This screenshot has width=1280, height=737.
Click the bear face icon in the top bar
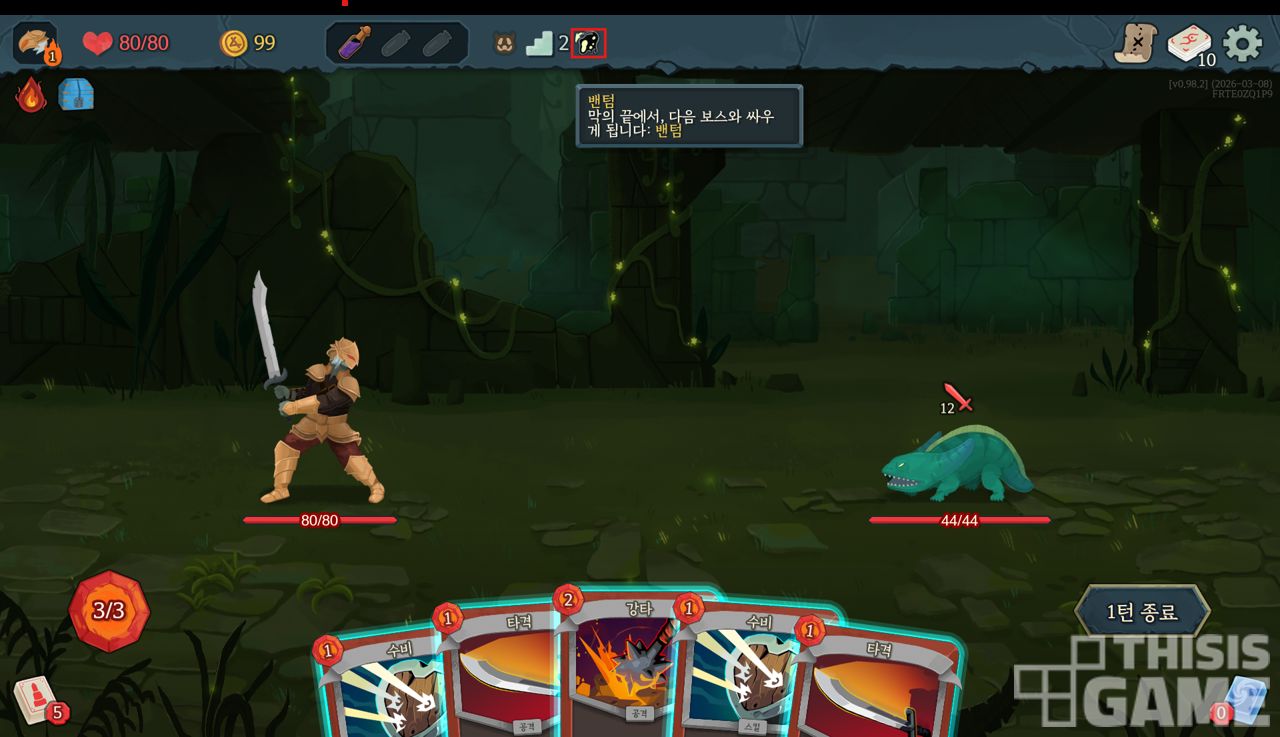coord(504,43)
